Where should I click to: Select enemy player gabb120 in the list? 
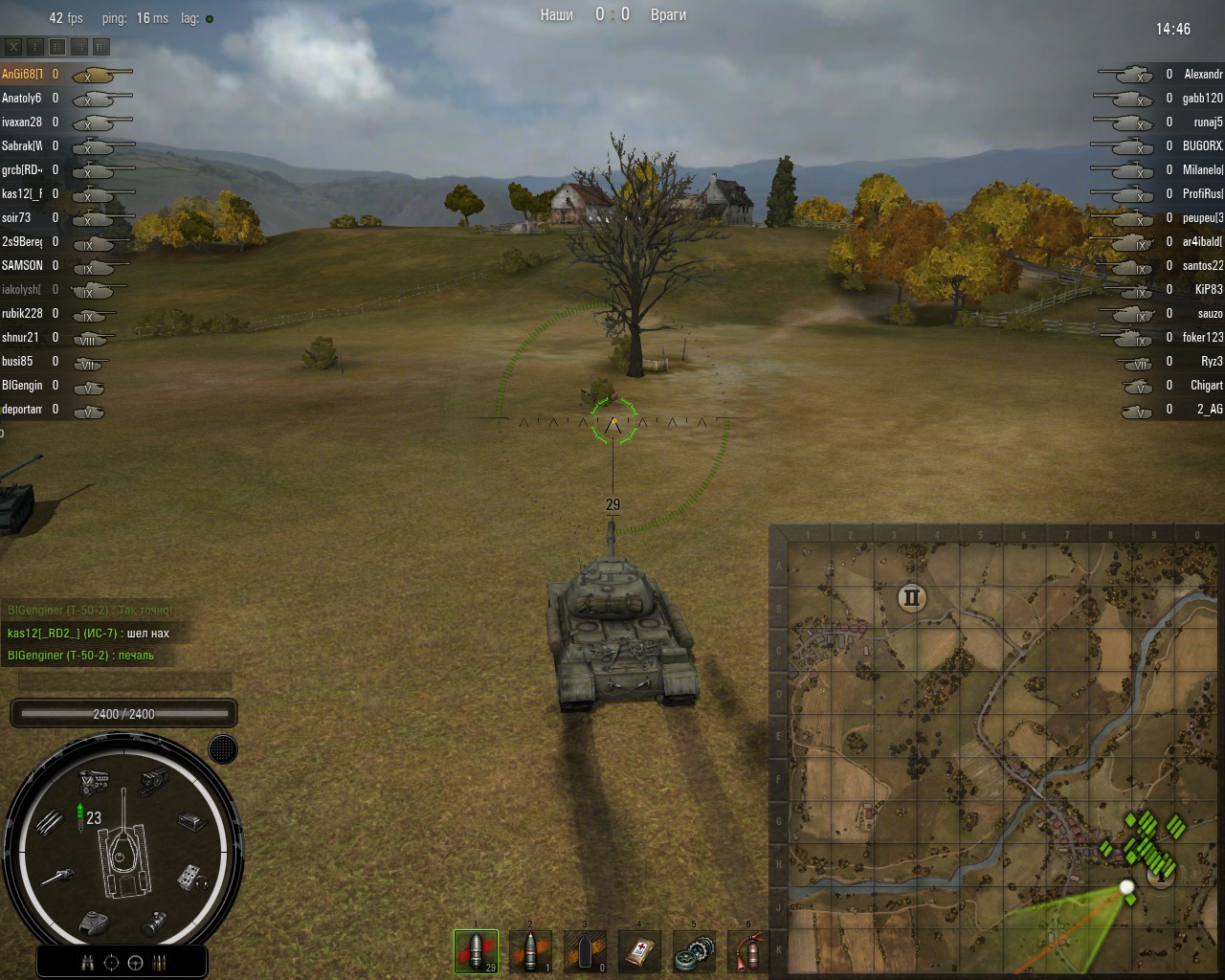[1202, 98]
